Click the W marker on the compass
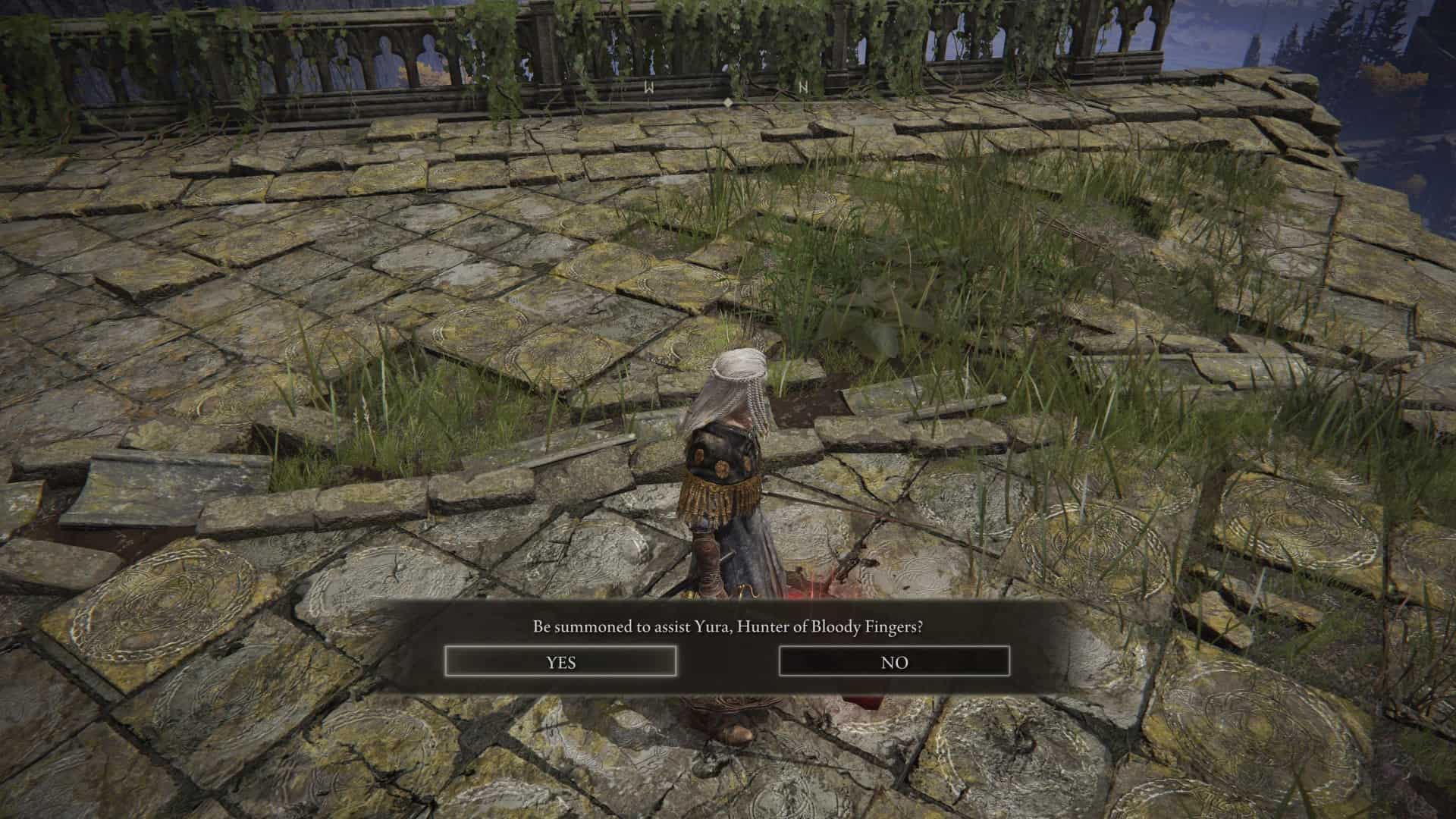 [648, 87]
